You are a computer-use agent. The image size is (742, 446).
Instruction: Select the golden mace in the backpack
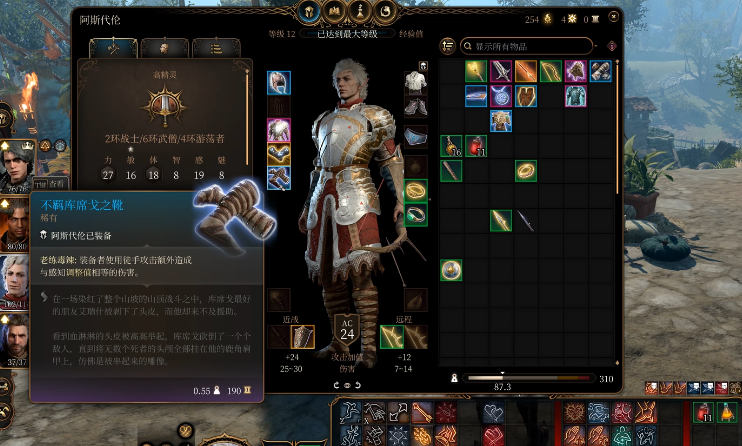pos(475,71)
